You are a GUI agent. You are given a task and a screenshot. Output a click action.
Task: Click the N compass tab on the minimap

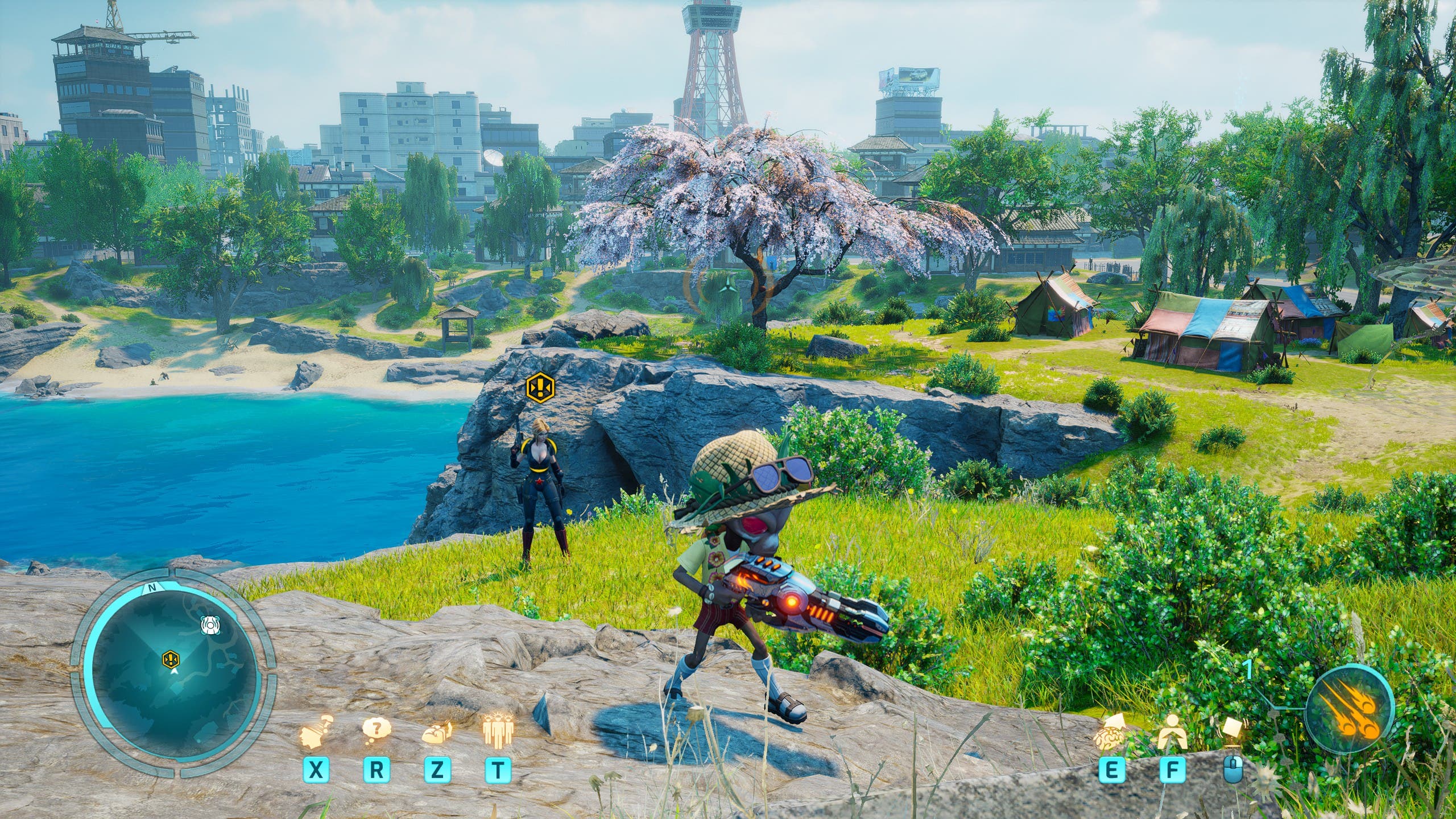coord(151,590)
